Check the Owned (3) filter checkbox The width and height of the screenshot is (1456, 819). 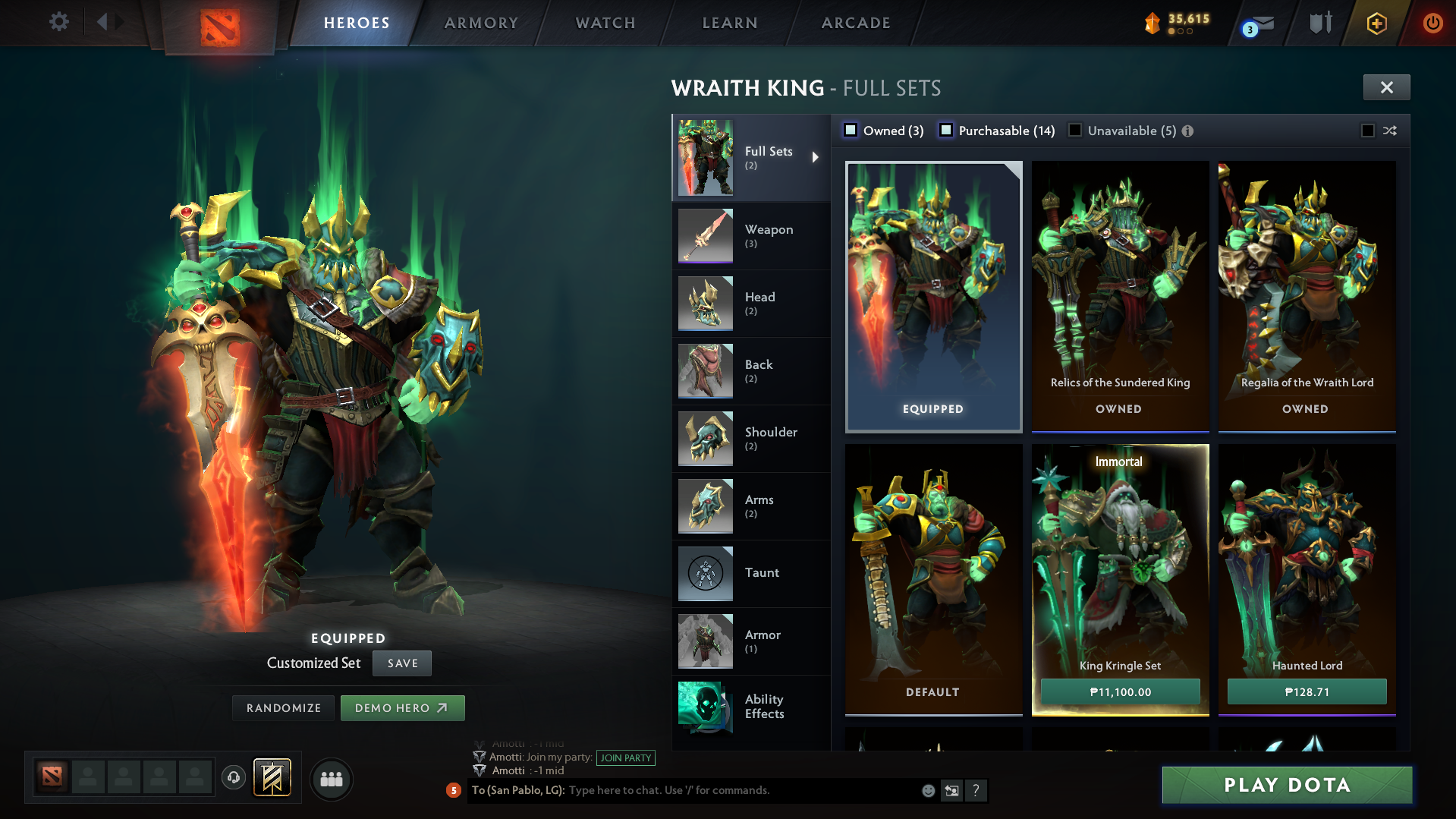[851, 130]
